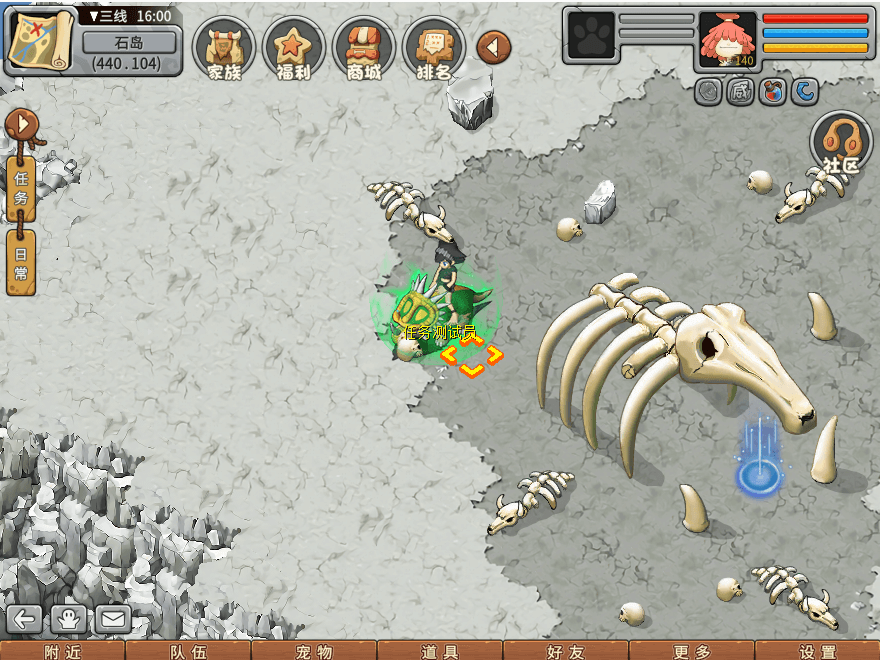Open the 设置 (settings) menu
This screenshot has height=660, width=880.
pos(818,651)
